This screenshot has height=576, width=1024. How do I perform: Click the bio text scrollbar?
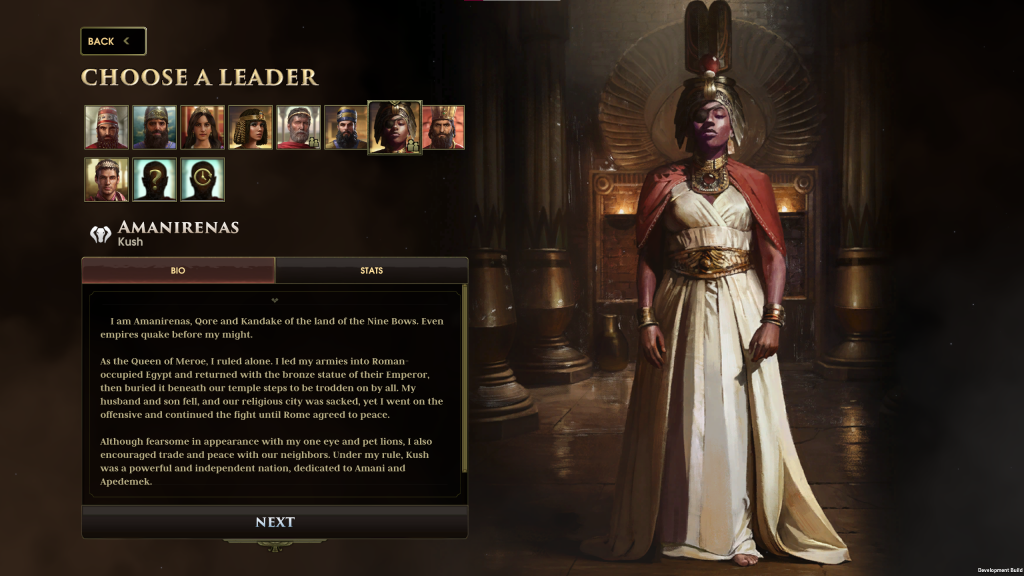tap(464, 400)
